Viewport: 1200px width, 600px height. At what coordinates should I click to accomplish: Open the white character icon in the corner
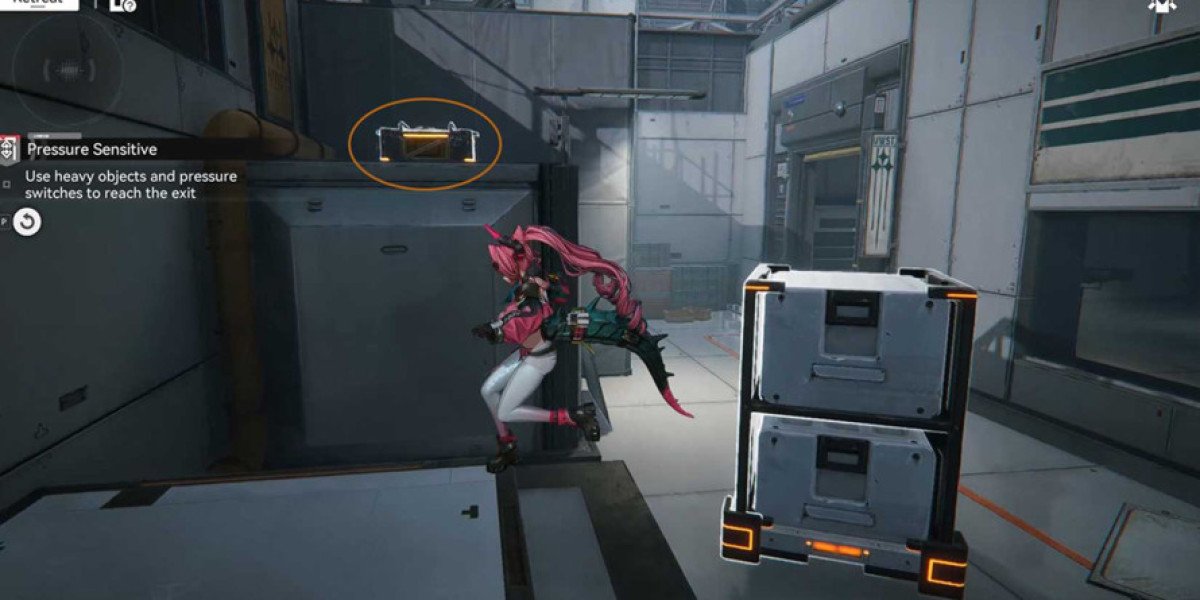coord(1160,6)
